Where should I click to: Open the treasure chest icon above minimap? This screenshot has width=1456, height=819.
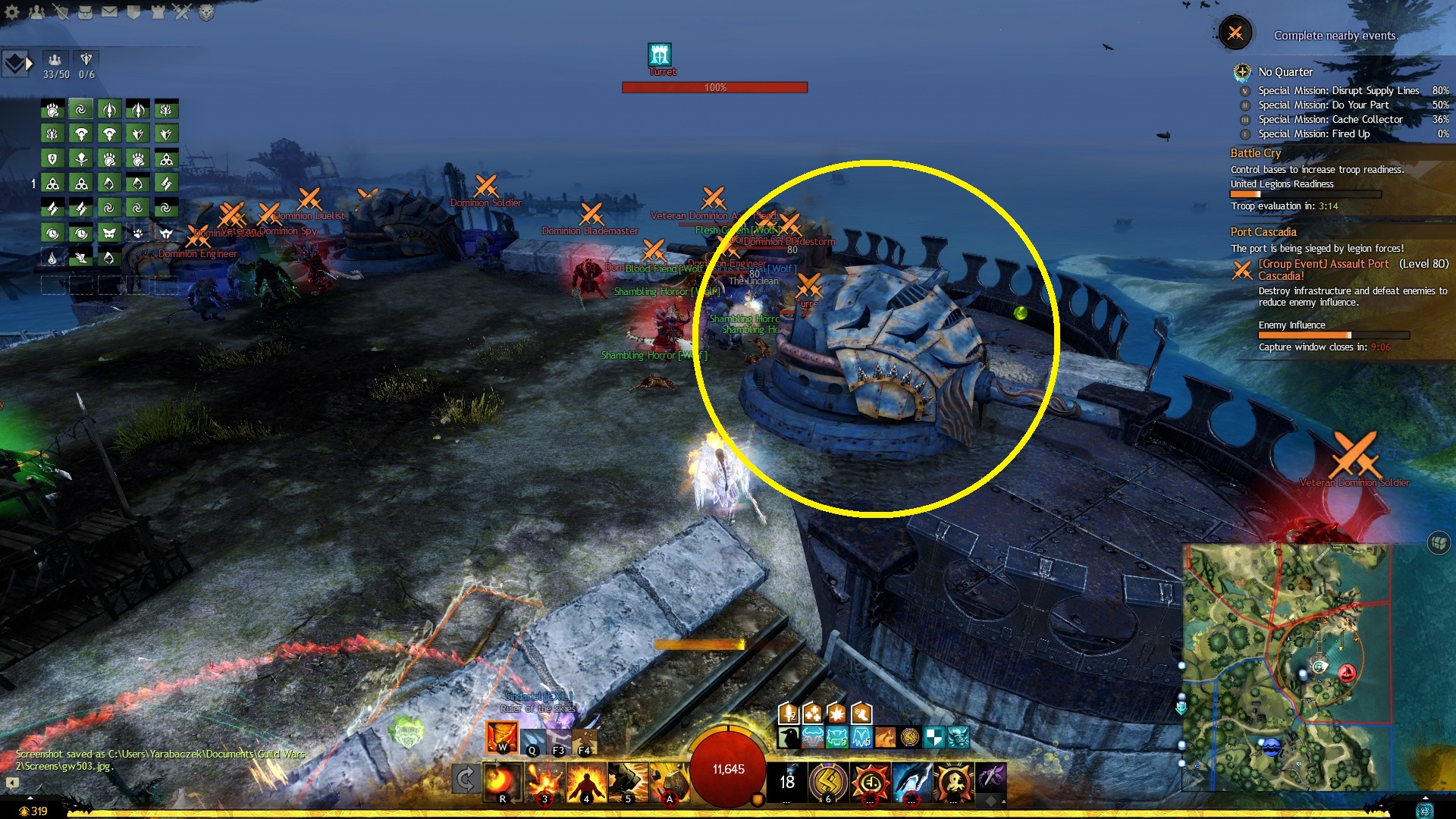point(1439,542)
